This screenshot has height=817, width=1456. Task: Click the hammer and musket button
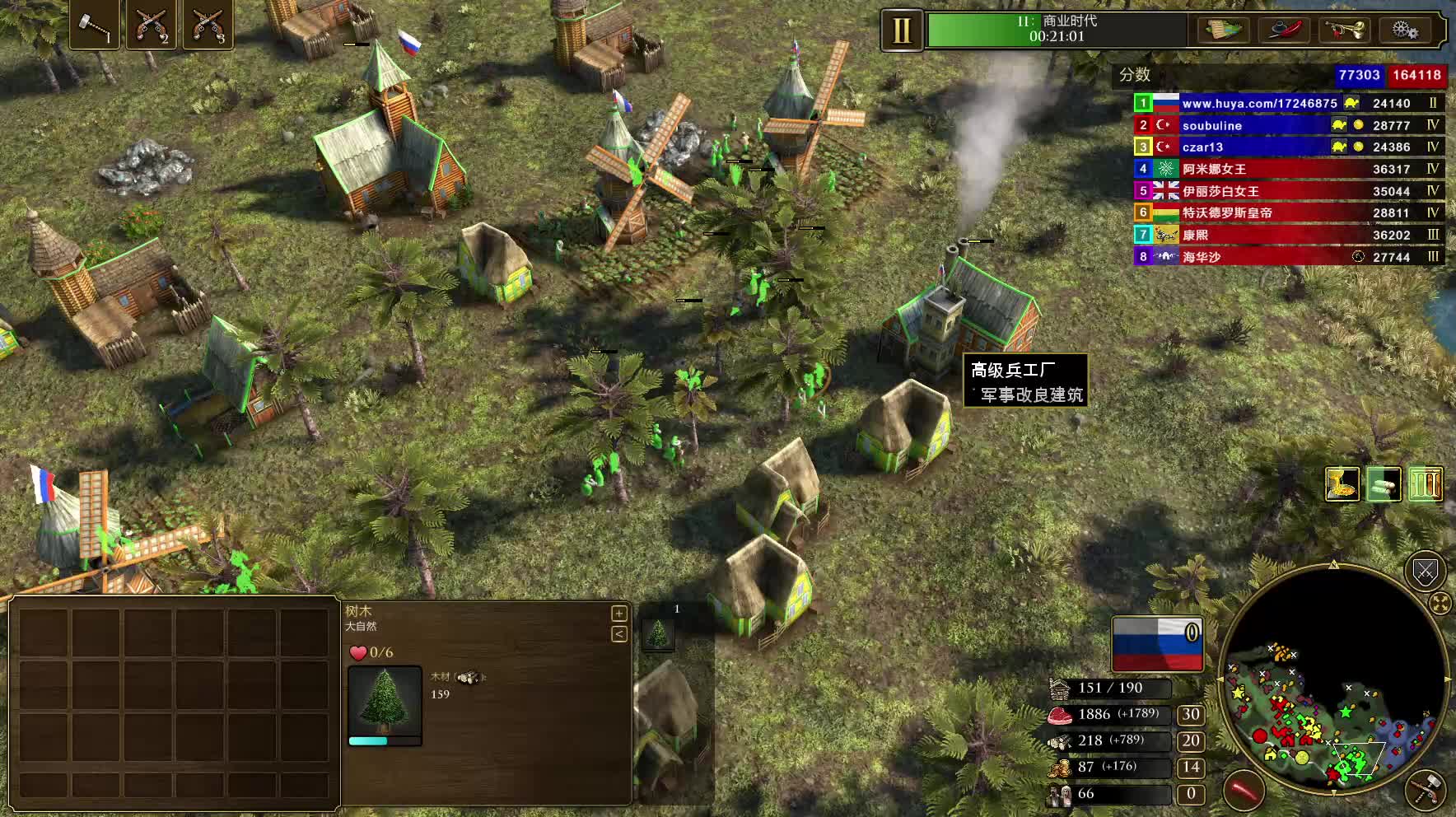(x=1426, y=790)
